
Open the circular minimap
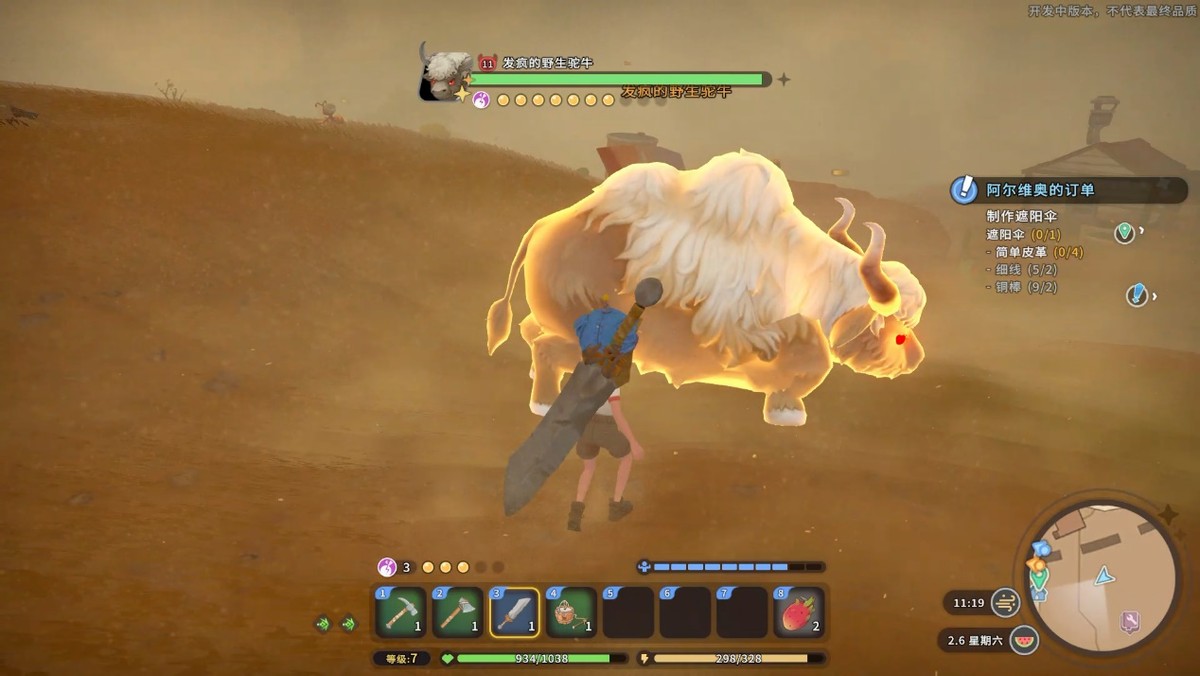pyautogui.click(x=1098, y=577)
